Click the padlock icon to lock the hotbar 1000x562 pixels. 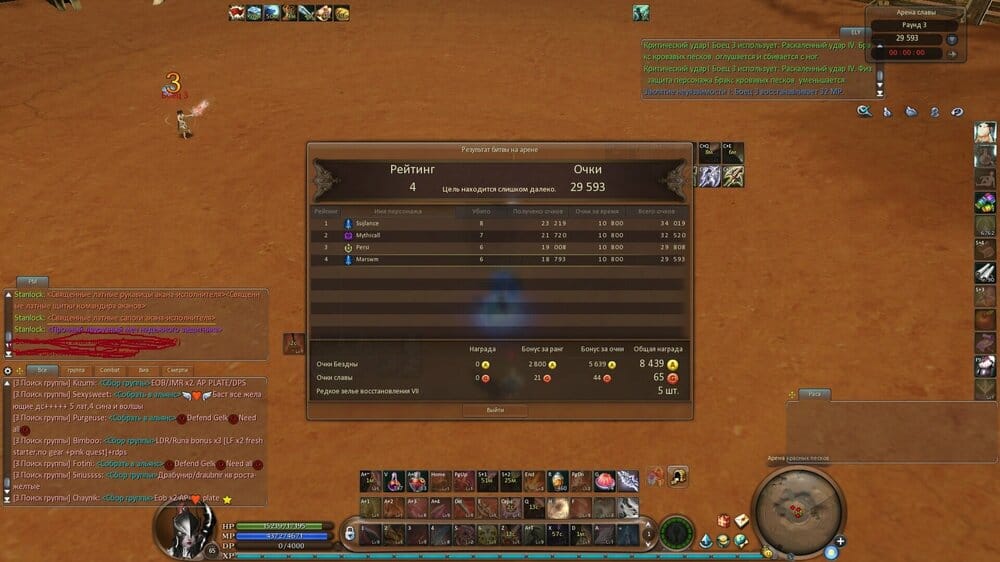pos(349,534)
